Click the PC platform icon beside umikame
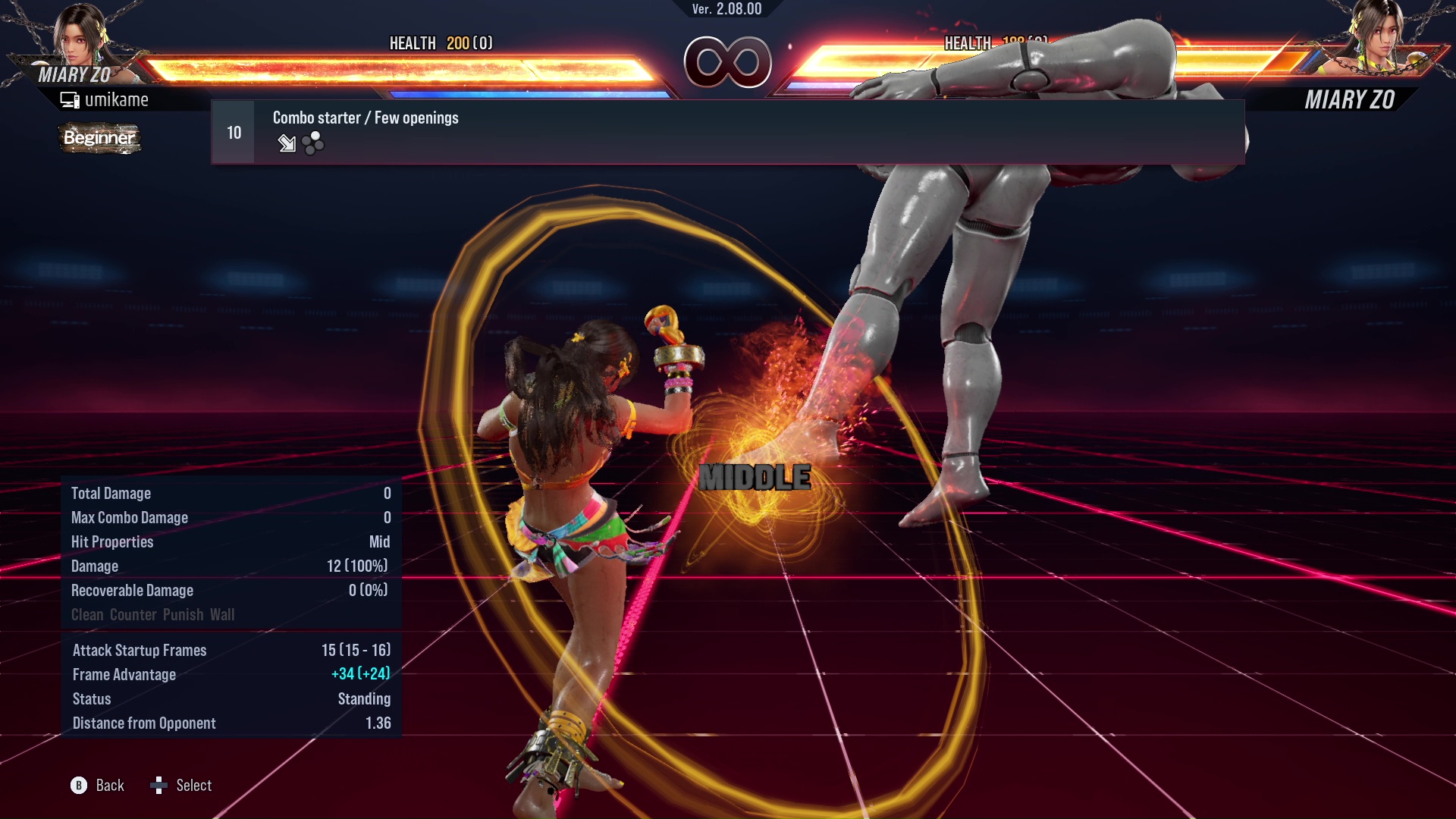The image size is (1456, 819). coord(69,99)
